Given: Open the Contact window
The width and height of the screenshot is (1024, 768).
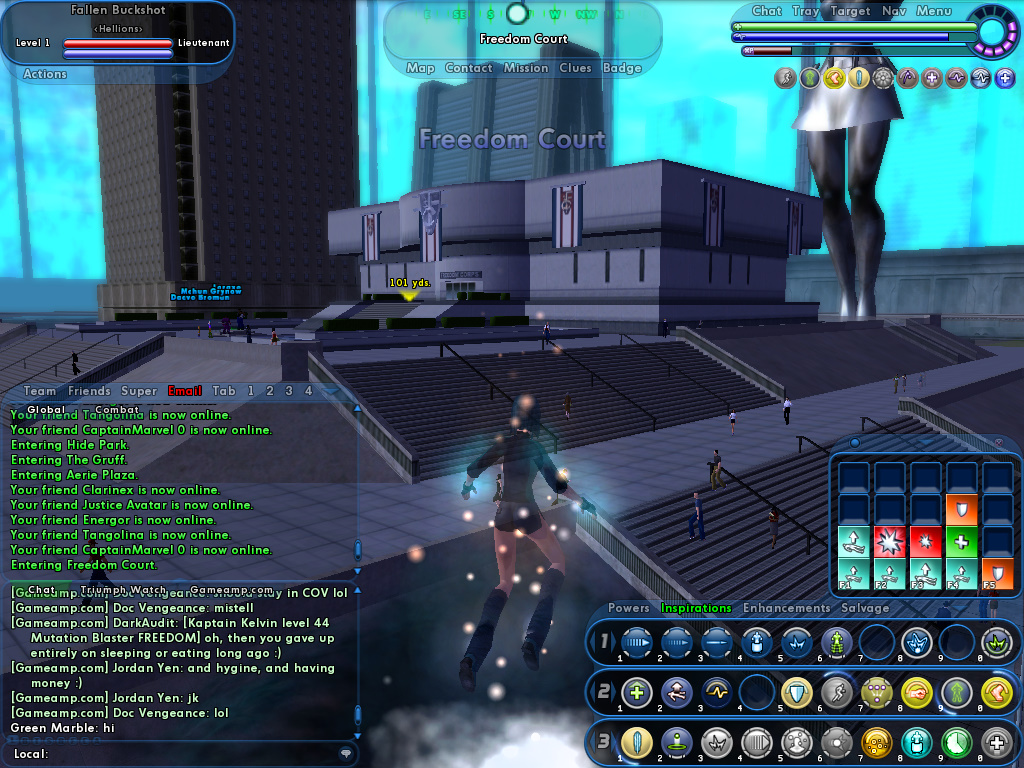Looking at the screenshot, I should (x=468, y=68).
